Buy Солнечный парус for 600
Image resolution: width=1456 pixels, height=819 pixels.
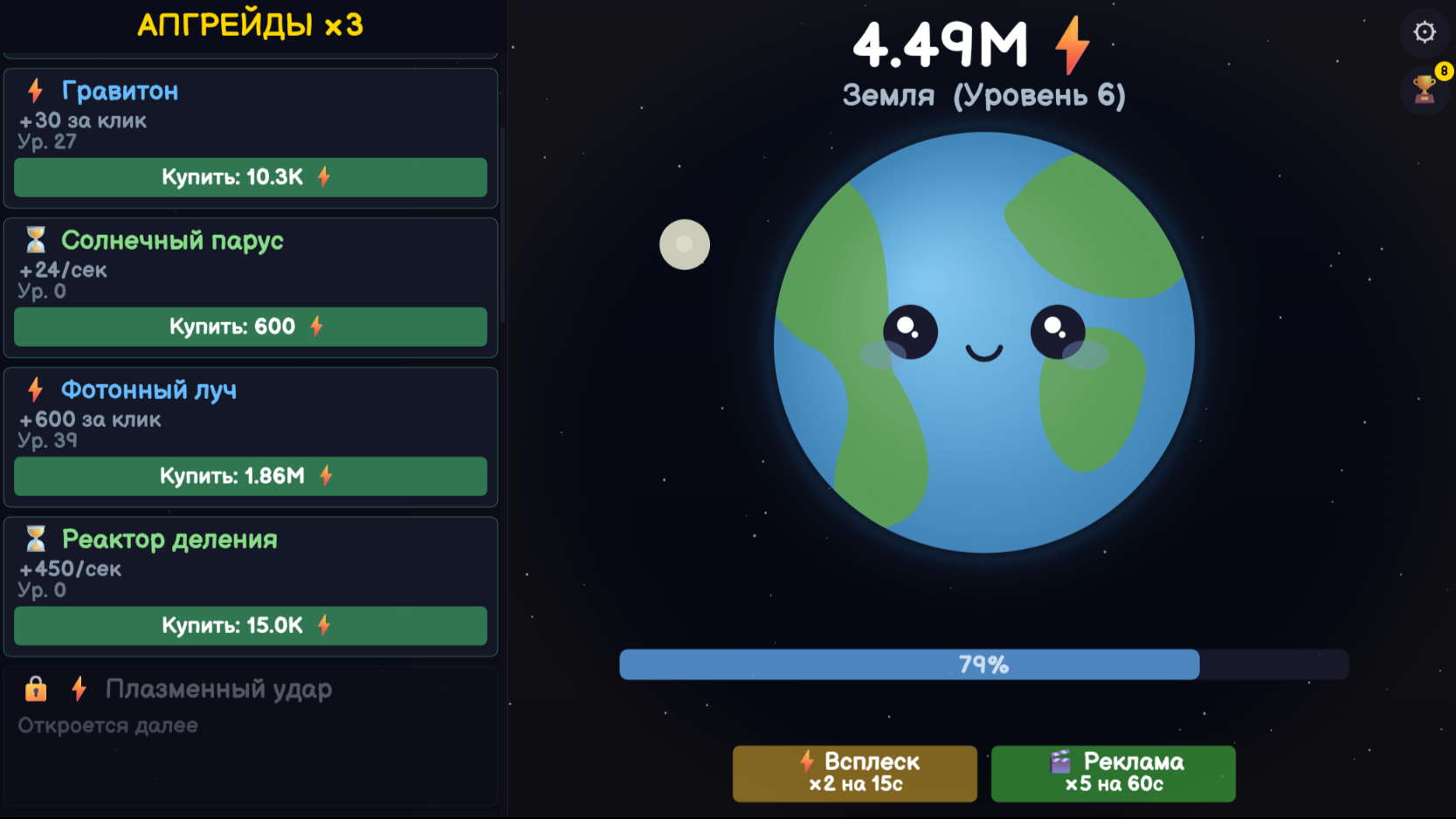coord(250,327)
